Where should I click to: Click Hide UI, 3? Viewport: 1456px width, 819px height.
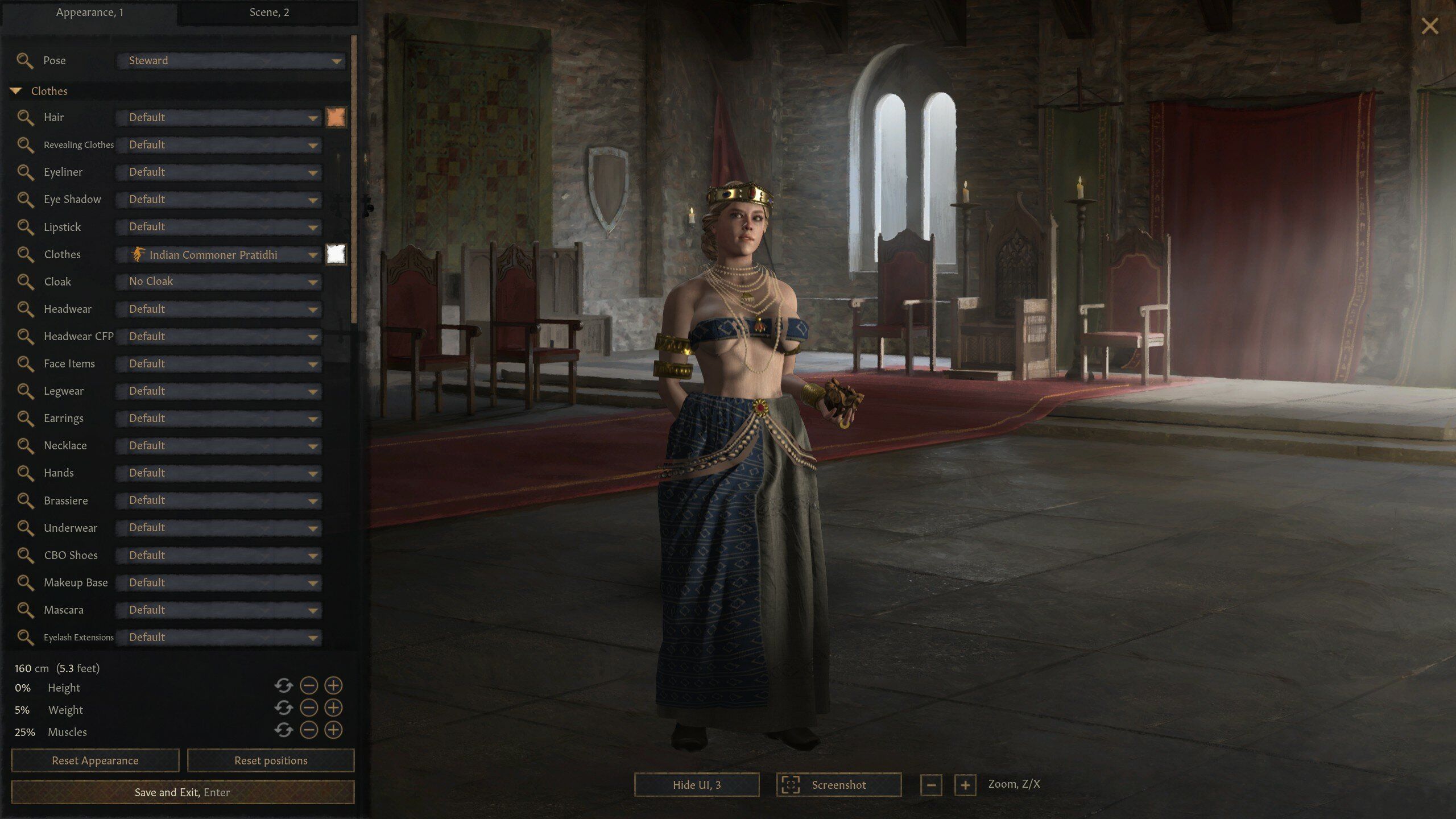[x=696, y=784]
